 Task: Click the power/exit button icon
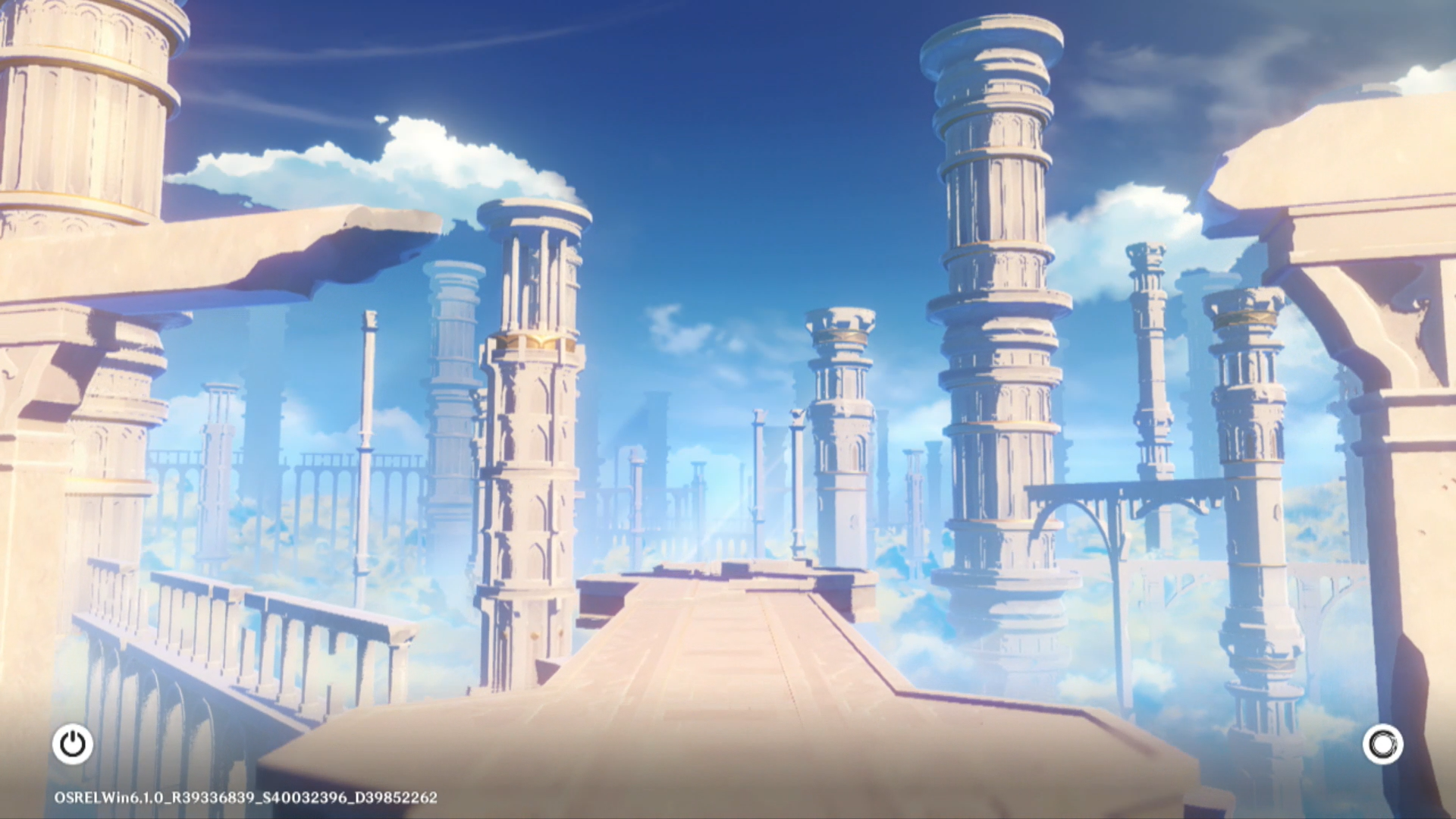pos(73,744)
